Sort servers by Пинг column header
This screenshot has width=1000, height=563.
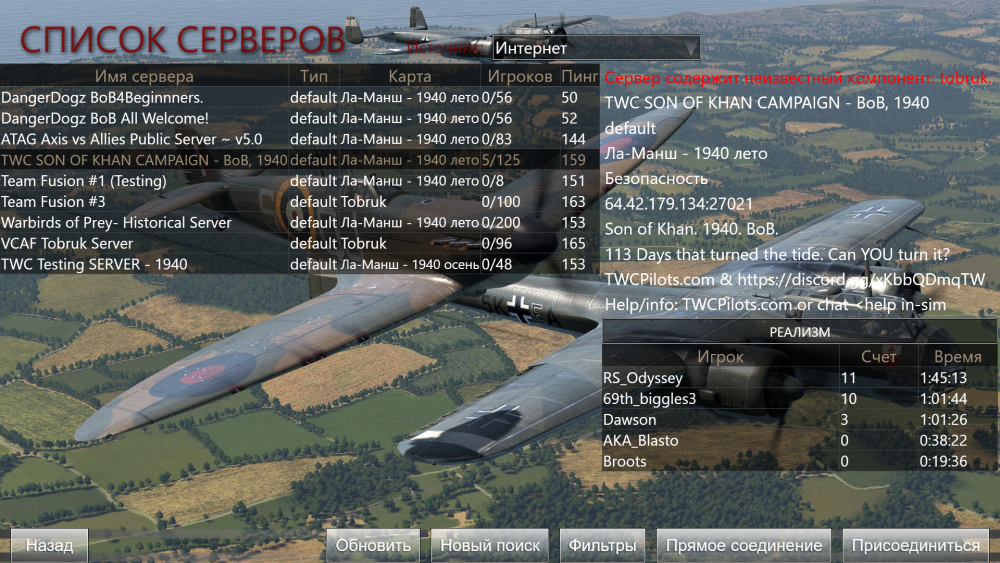click(579, 76)
